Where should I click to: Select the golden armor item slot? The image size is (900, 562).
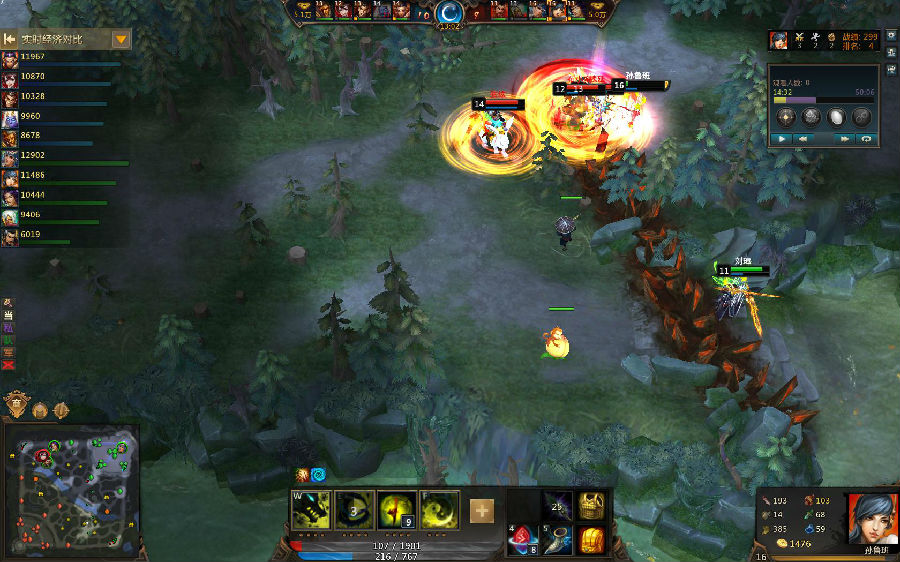point(592,505)
